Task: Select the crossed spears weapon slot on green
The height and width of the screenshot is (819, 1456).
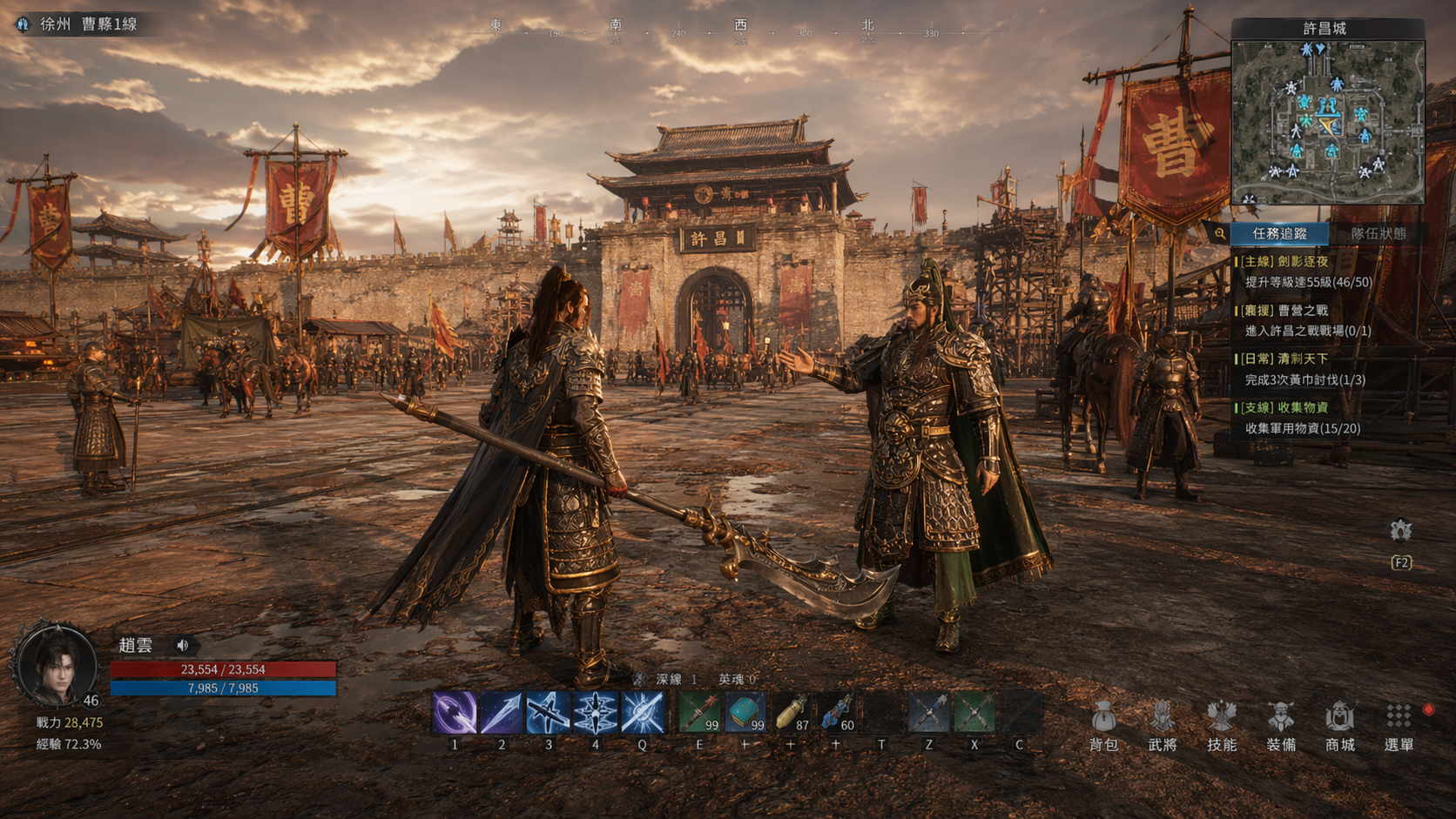Action: point(974,713)
